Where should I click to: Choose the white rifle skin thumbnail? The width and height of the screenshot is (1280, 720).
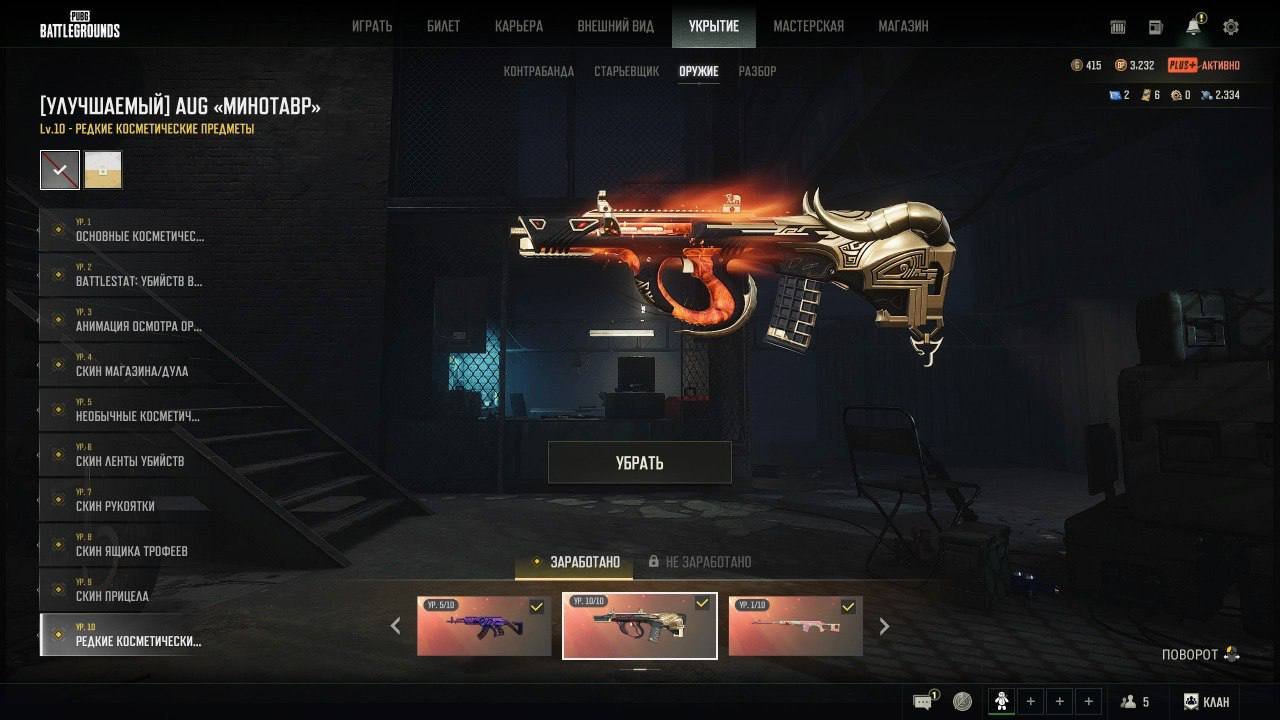click(795, 626)
